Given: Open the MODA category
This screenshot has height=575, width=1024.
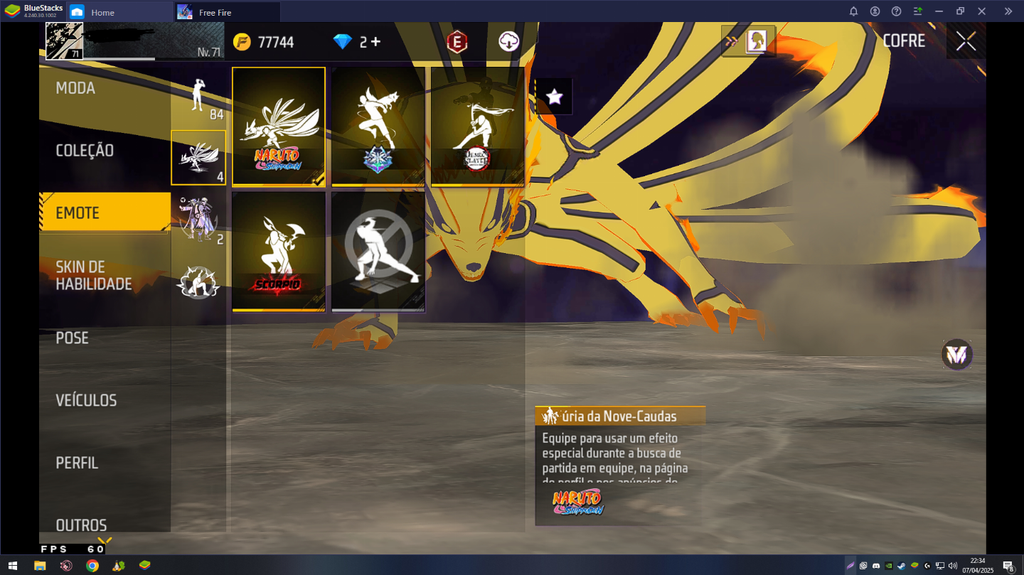Looking at the screenshot, I should [x=76, y=88].
